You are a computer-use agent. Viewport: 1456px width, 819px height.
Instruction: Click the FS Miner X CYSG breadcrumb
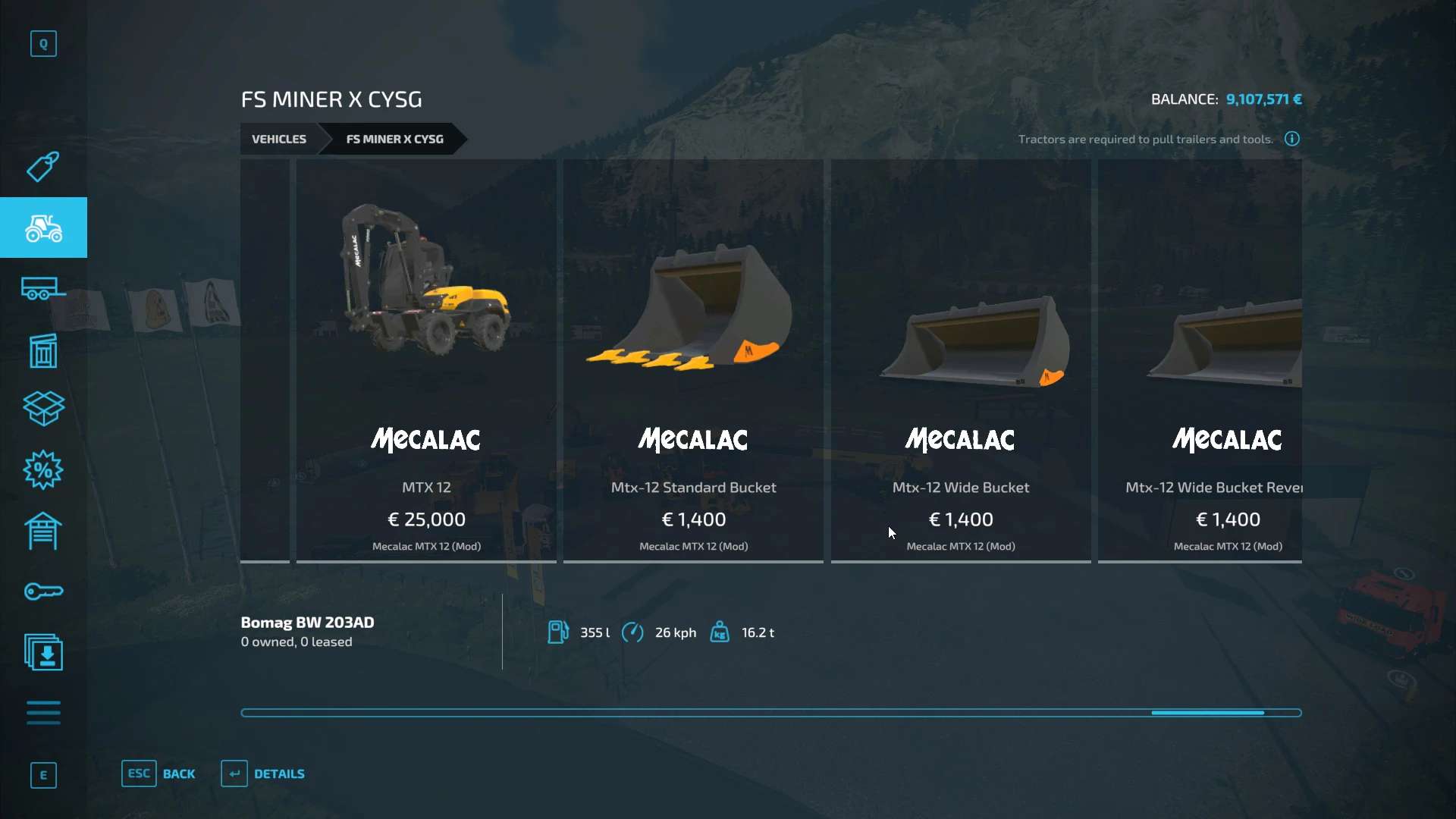pyautogui.click(x=394, y=139)
